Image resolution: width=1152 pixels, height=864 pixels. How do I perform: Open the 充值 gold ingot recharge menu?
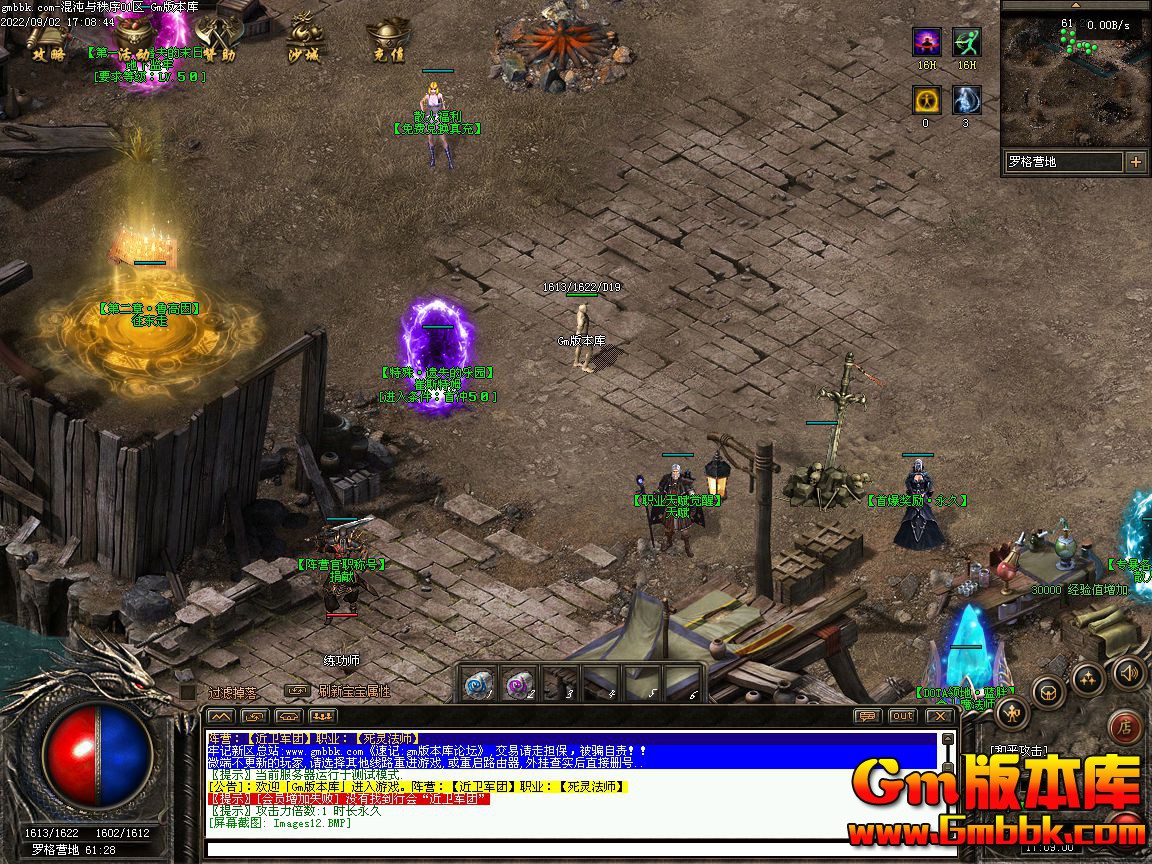pyautogui.click(x=387, y=40)
